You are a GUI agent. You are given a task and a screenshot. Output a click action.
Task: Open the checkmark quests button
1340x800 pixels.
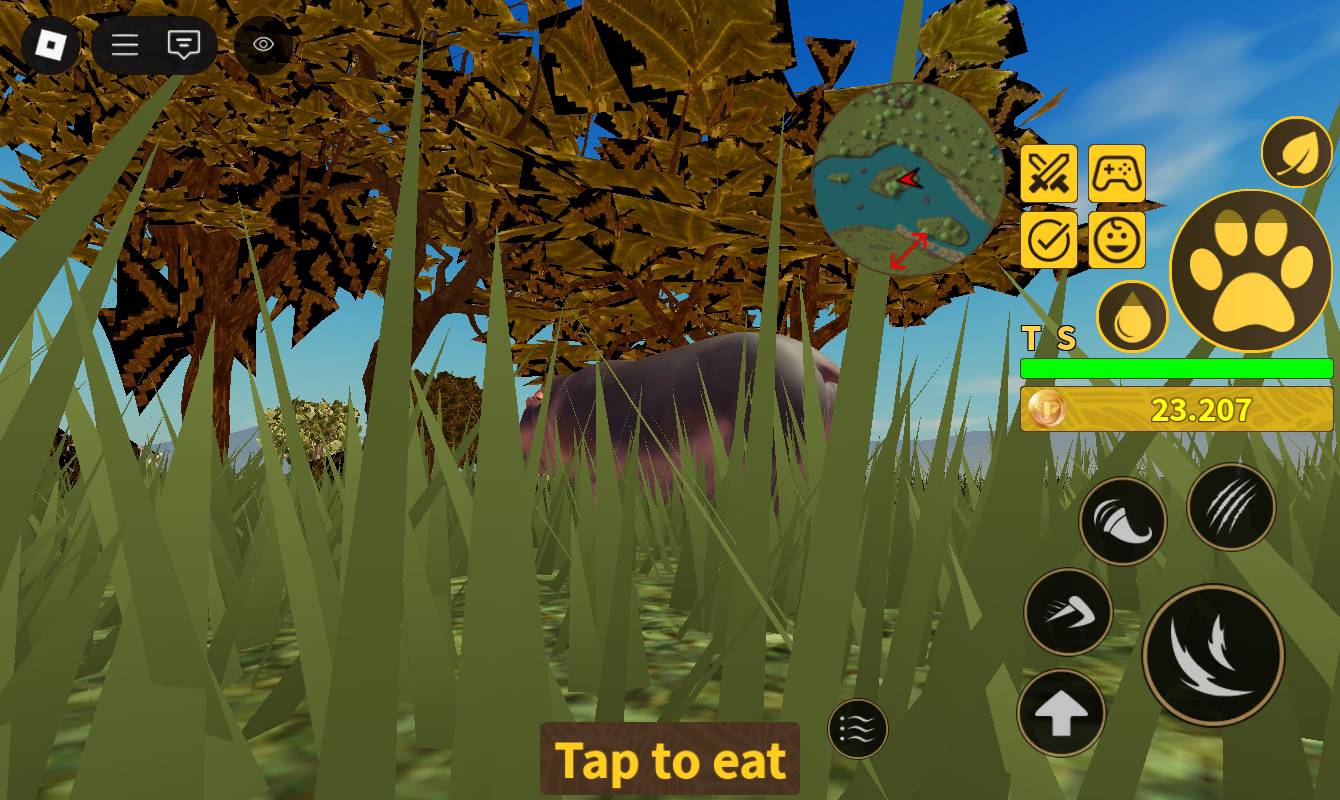(1049, 240)
